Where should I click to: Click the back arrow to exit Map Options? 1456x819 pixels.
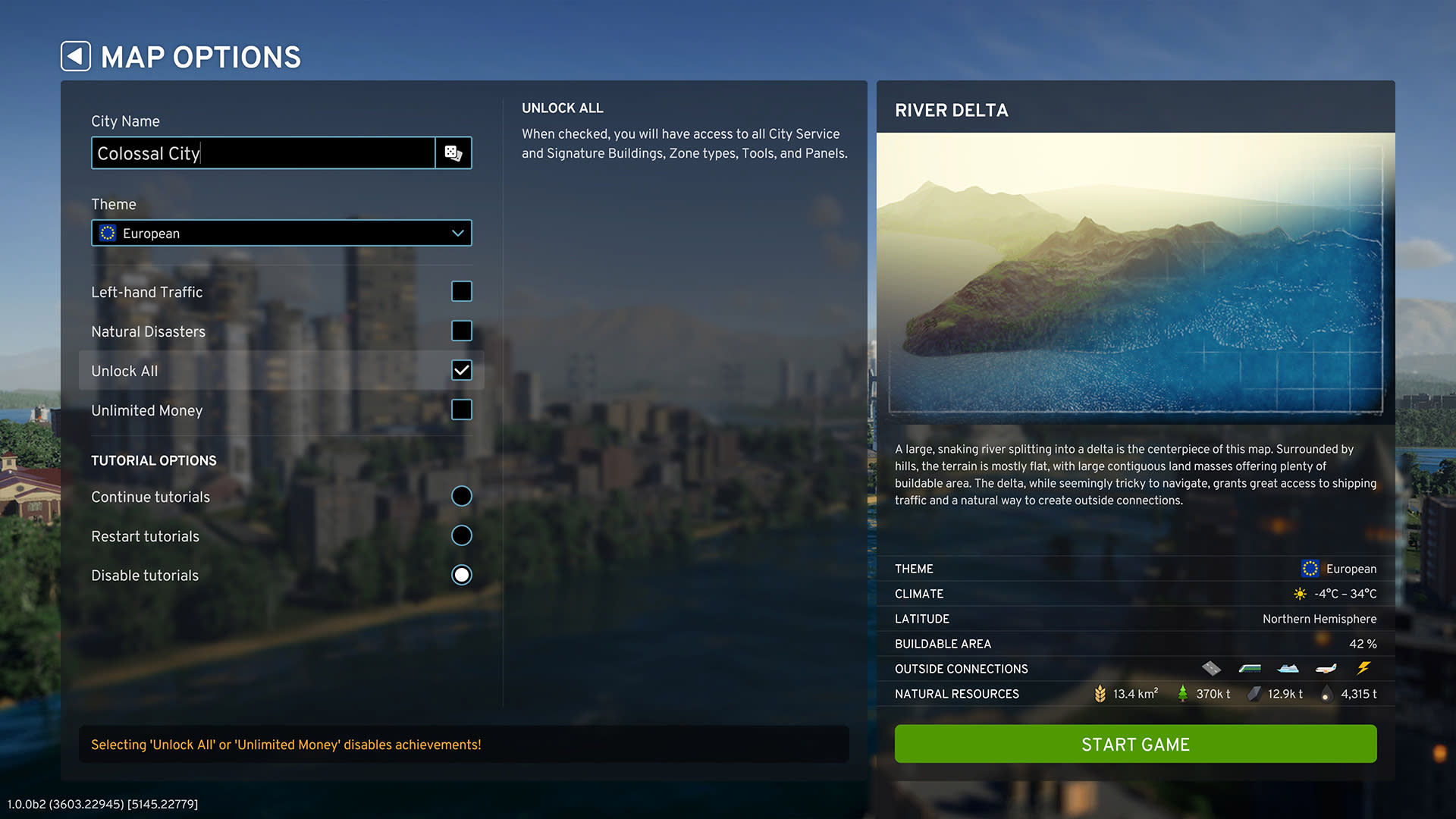75,55
